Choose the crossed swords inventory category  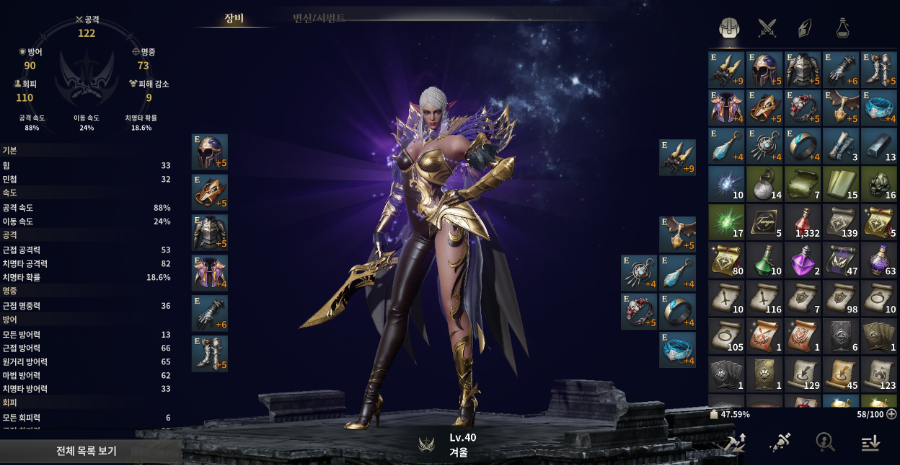(767, 28)
